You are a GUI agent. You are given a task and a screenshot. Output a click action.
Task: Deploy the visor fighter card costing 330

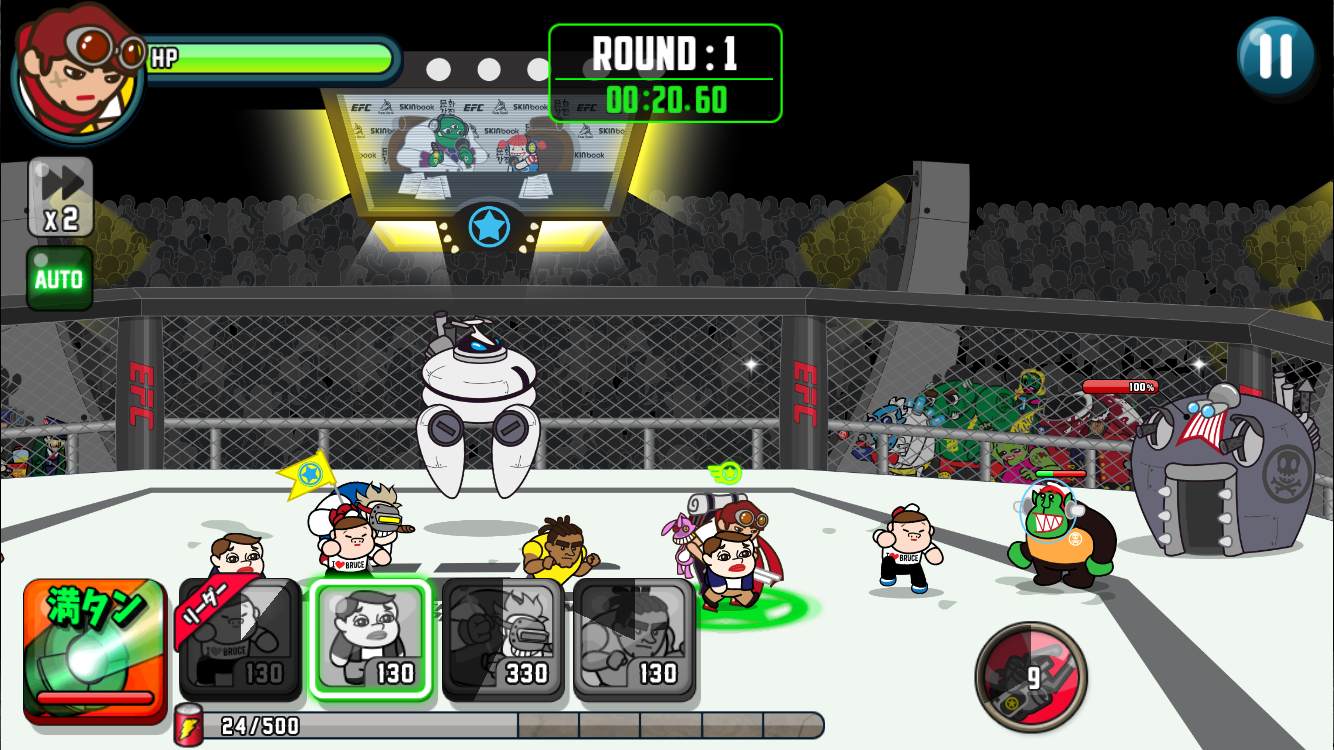(503, 640)
